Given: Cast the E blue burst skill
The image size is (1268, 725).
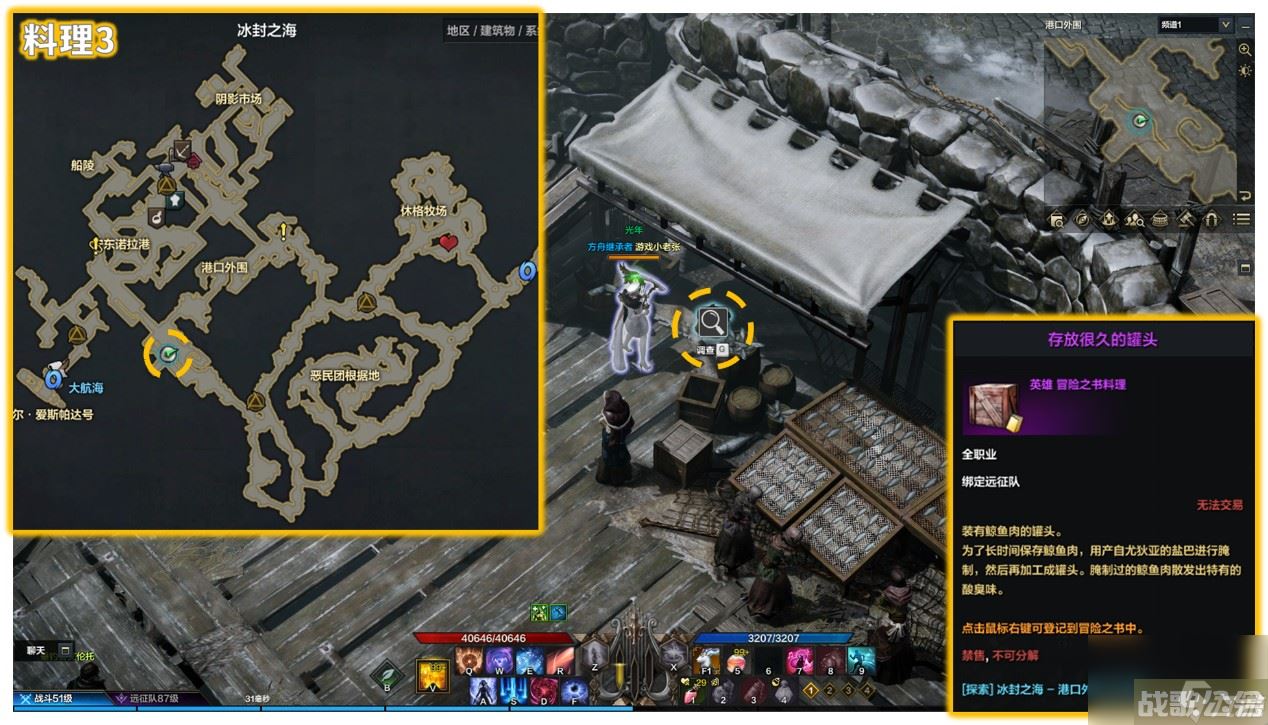Looking at the screenshot, I should point(529,661).
